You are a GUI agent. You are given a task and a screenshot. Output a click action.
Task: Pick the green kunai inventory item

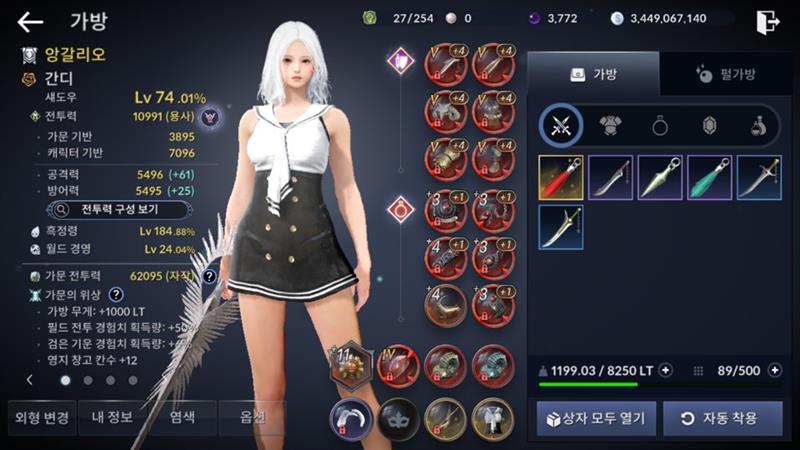tap(710, 177)
